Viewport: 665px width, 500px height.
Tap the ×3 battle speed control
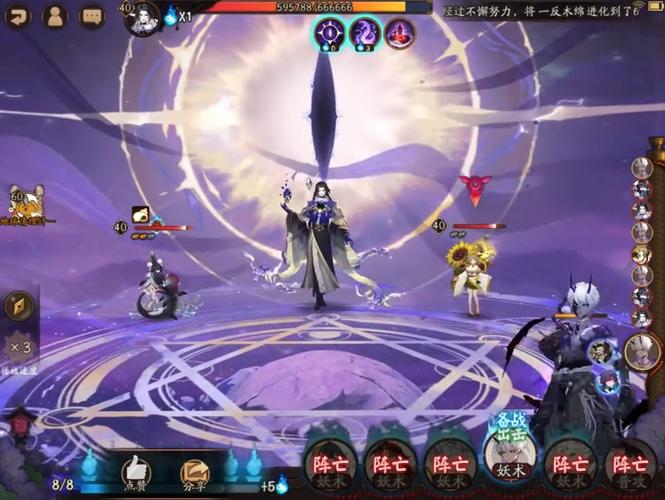tap(19, 348)
